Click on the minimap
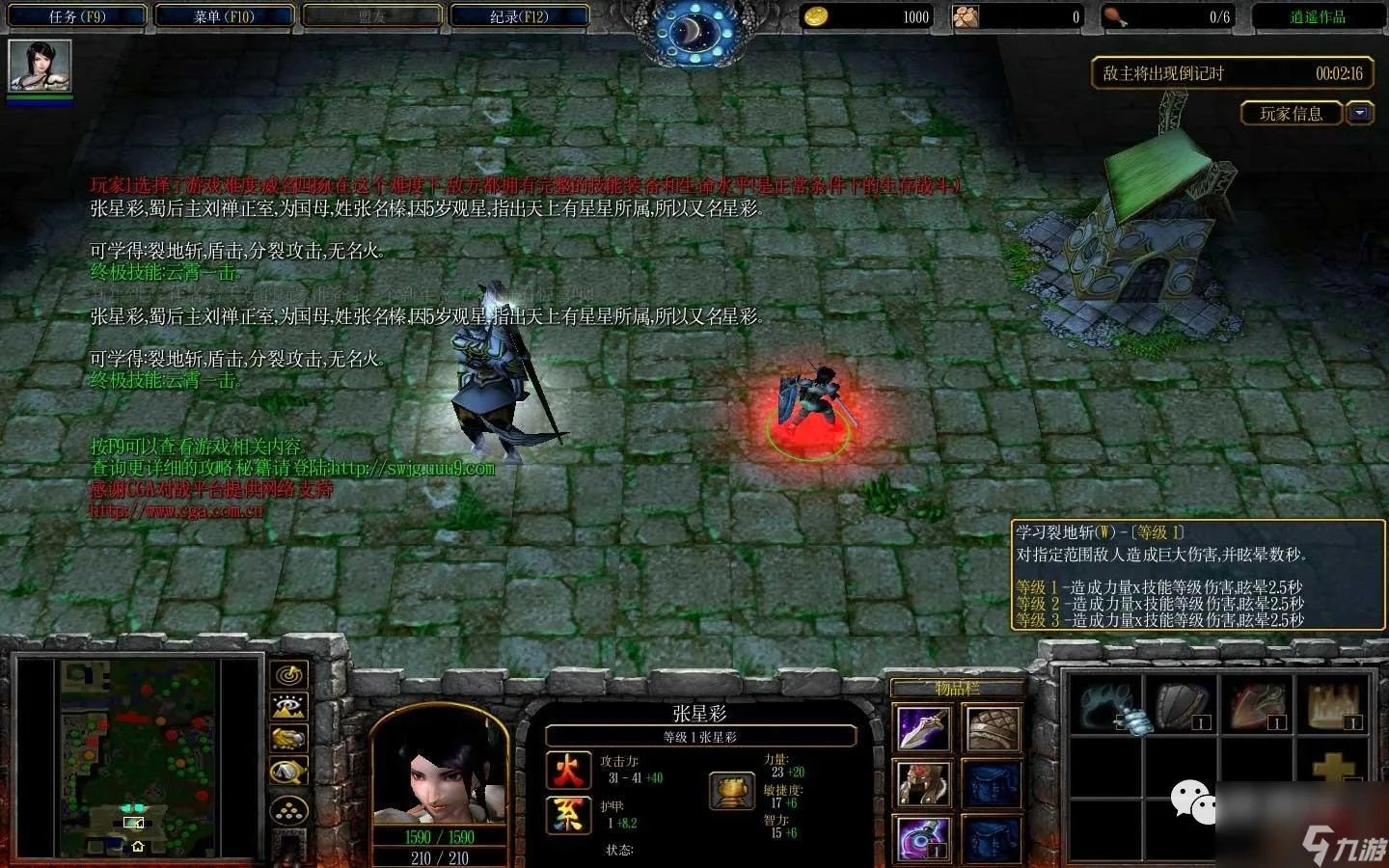The height and width of the screenshot is (868, 1389). [138, 759]
